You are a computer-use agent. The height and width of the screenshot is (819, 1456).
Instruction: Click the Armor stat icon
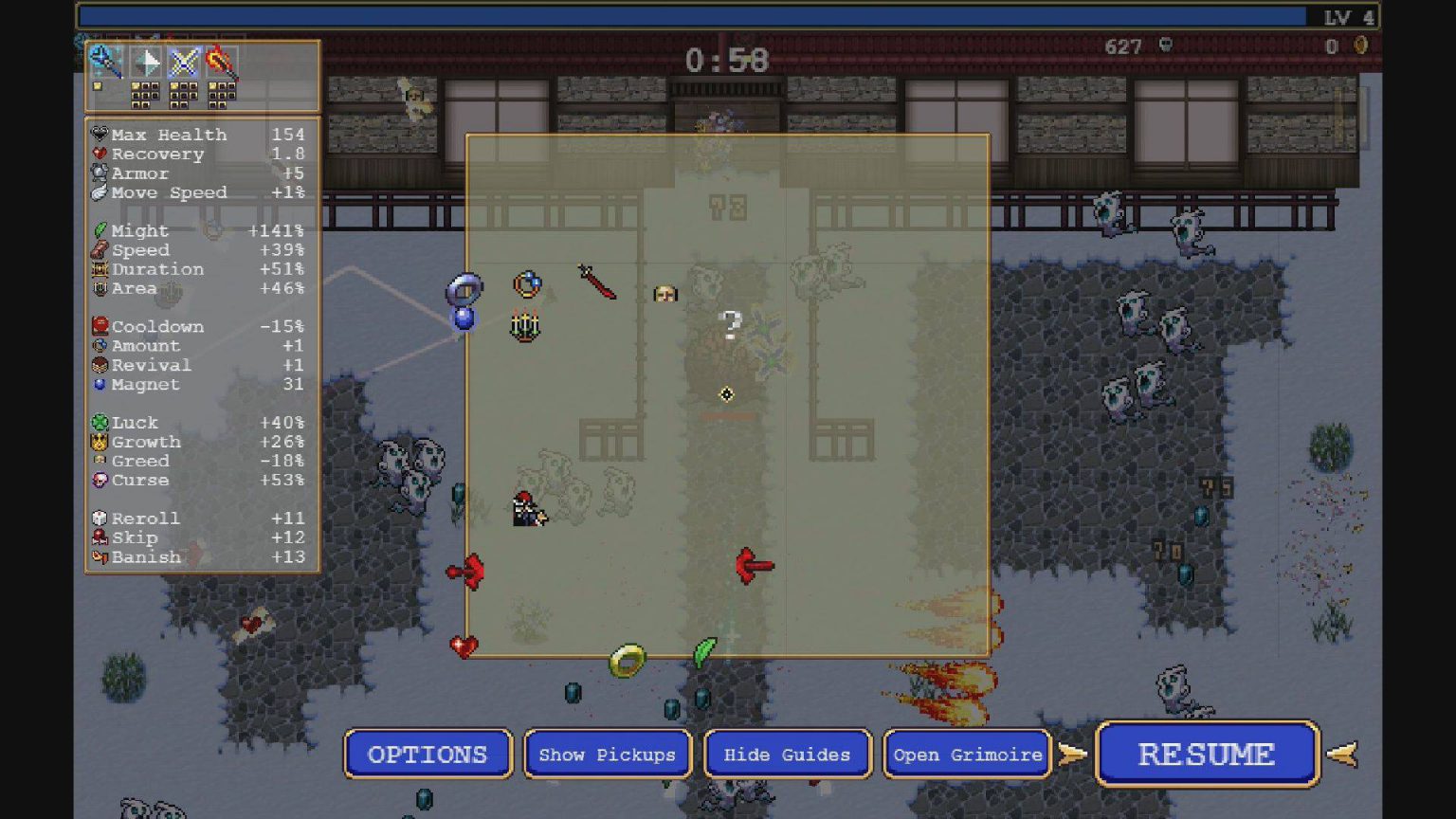click(x=97, y=173)
